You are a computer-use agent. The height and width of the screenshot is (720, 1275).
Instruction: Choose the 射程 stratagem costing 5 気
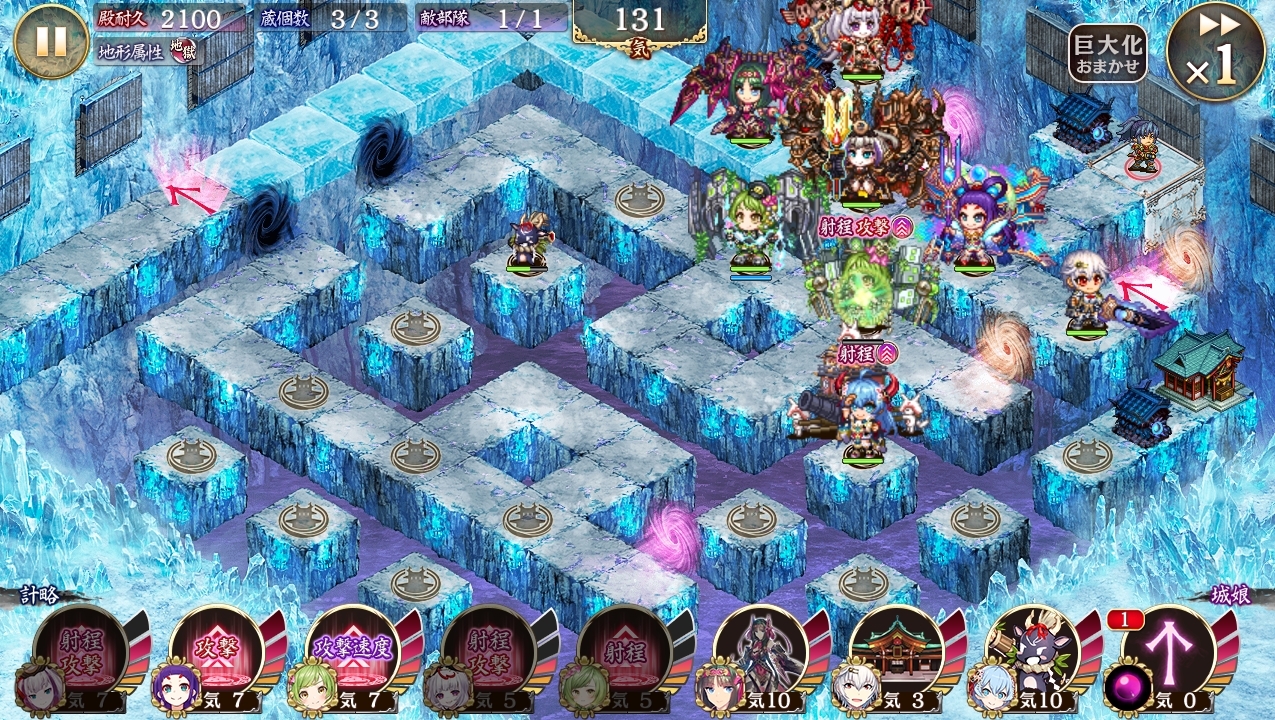[624, 652]
